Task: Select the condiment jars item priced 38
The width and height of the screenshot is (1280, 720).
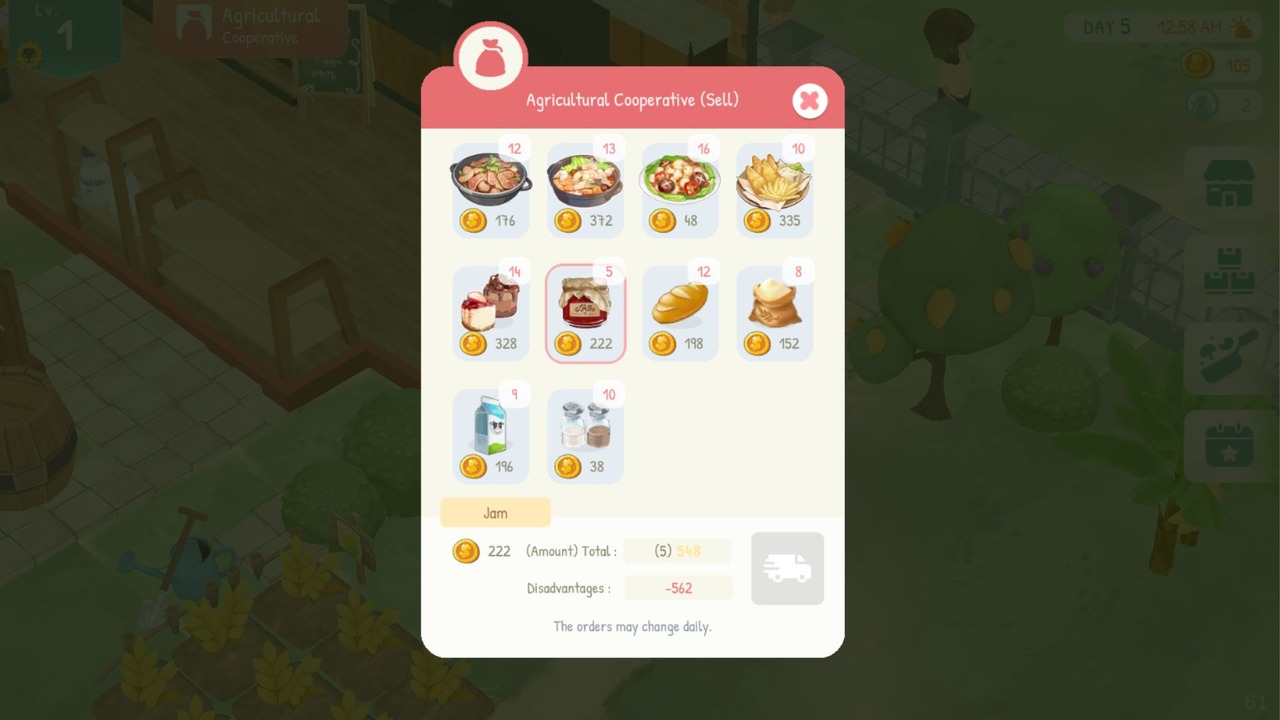Action: (x=585, y=433)
